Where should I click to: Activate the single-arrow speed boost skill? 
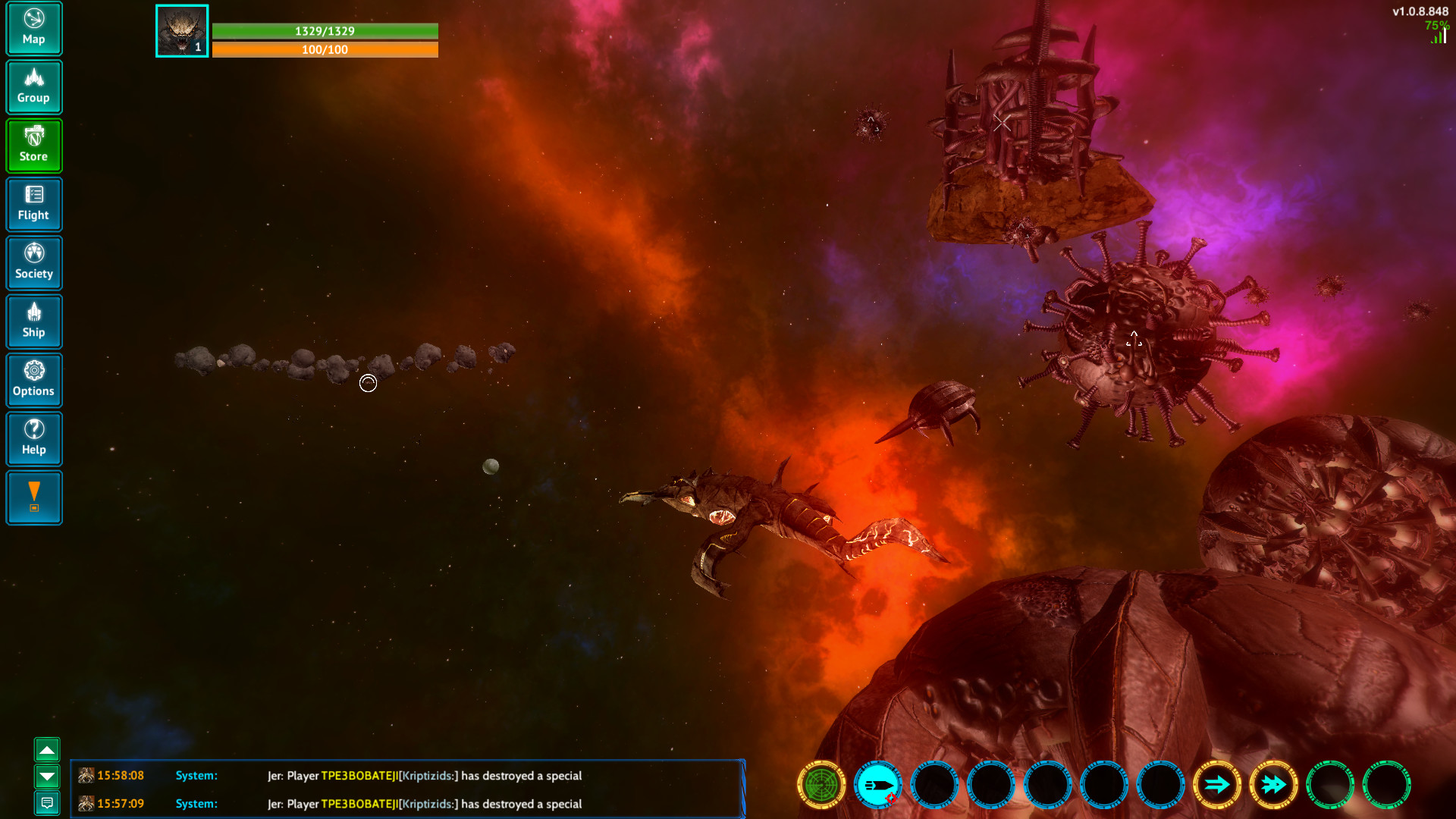[1217, 786]
